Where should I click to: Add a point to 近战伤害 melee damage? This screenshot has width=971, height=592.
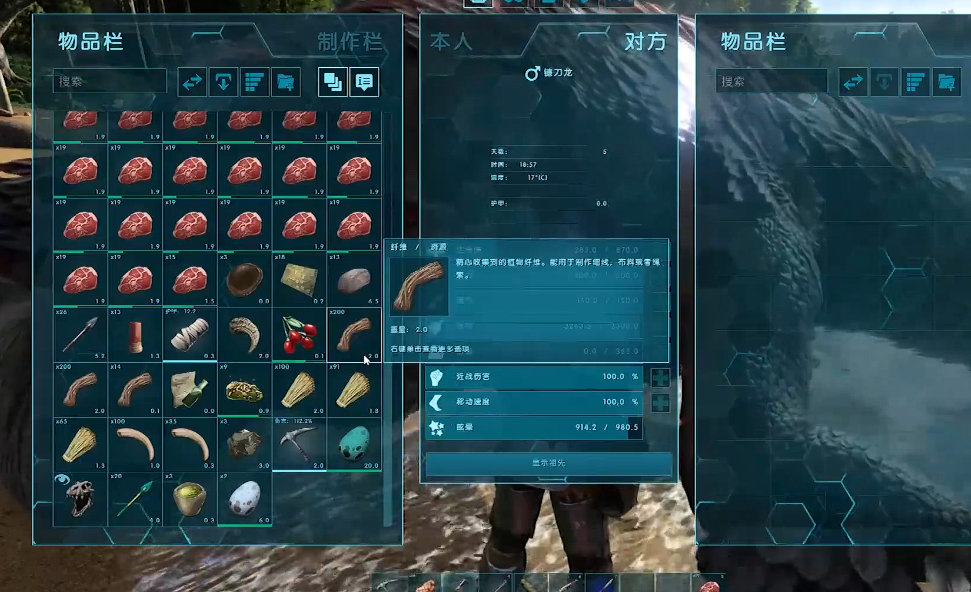[660, 377]
